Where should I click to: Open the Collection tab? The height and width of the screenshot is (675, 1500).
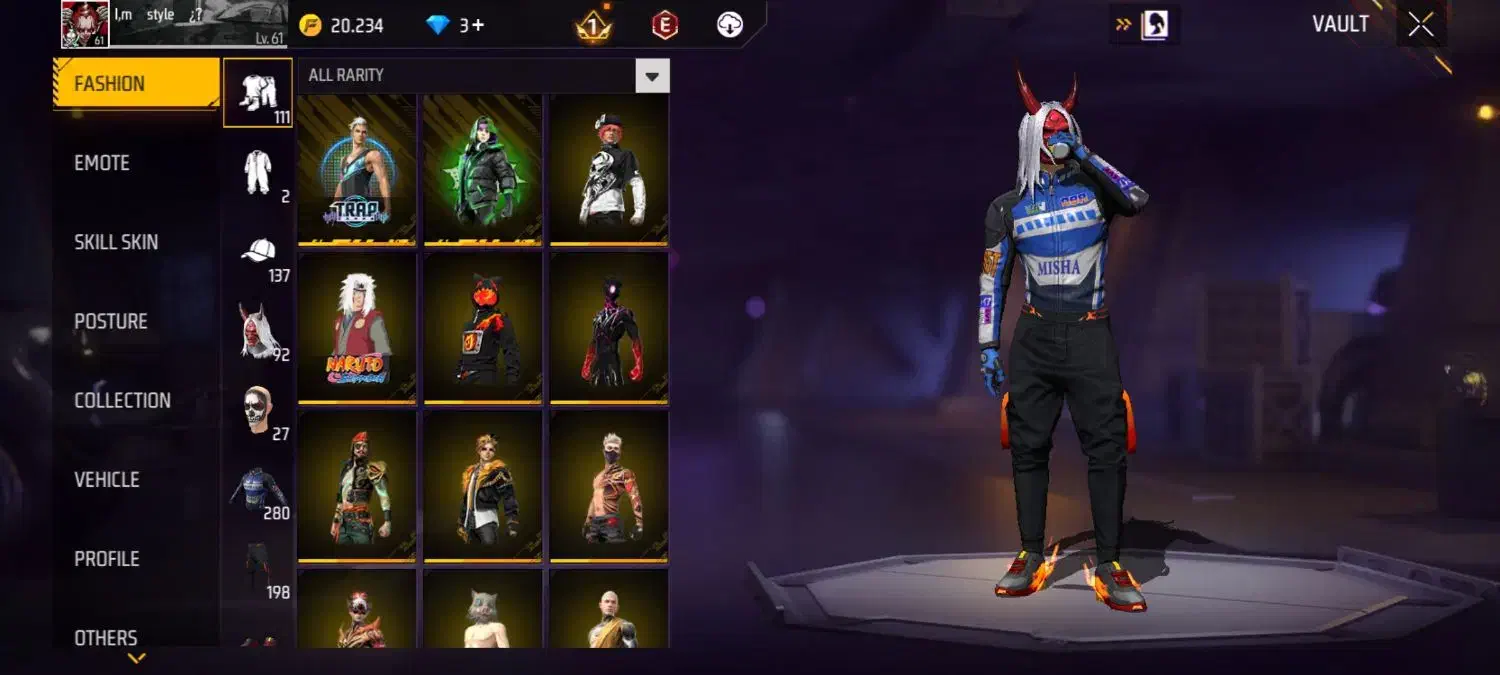tap(122, 400)
